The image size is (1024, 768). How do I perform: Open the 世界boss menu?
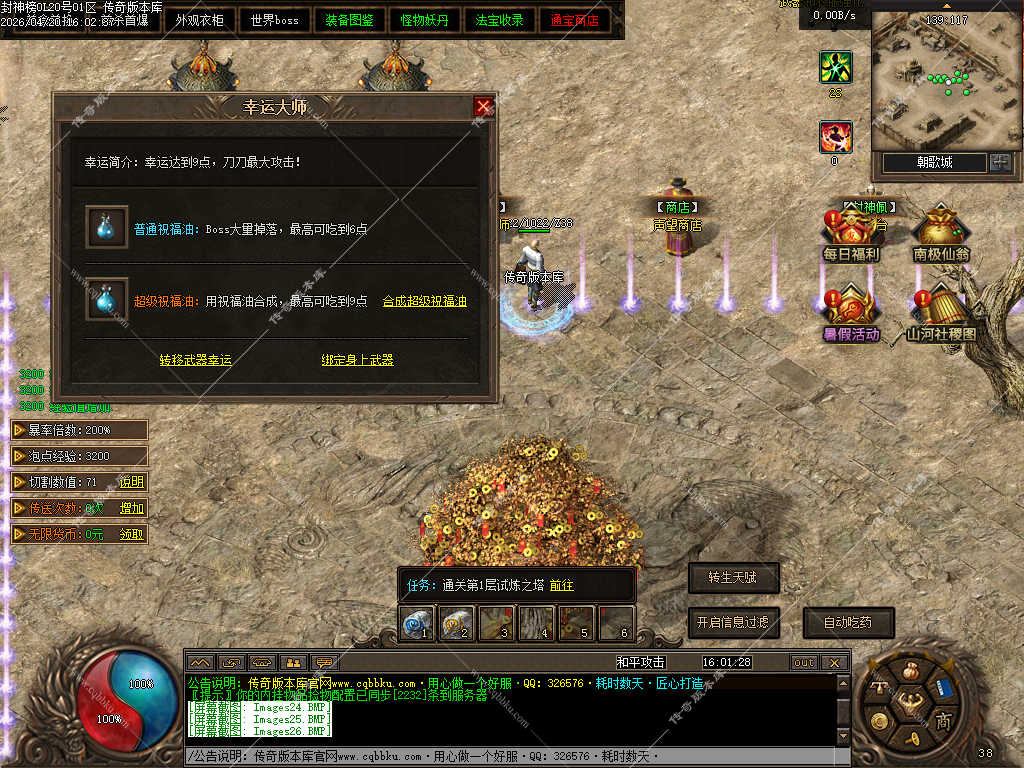275,20
